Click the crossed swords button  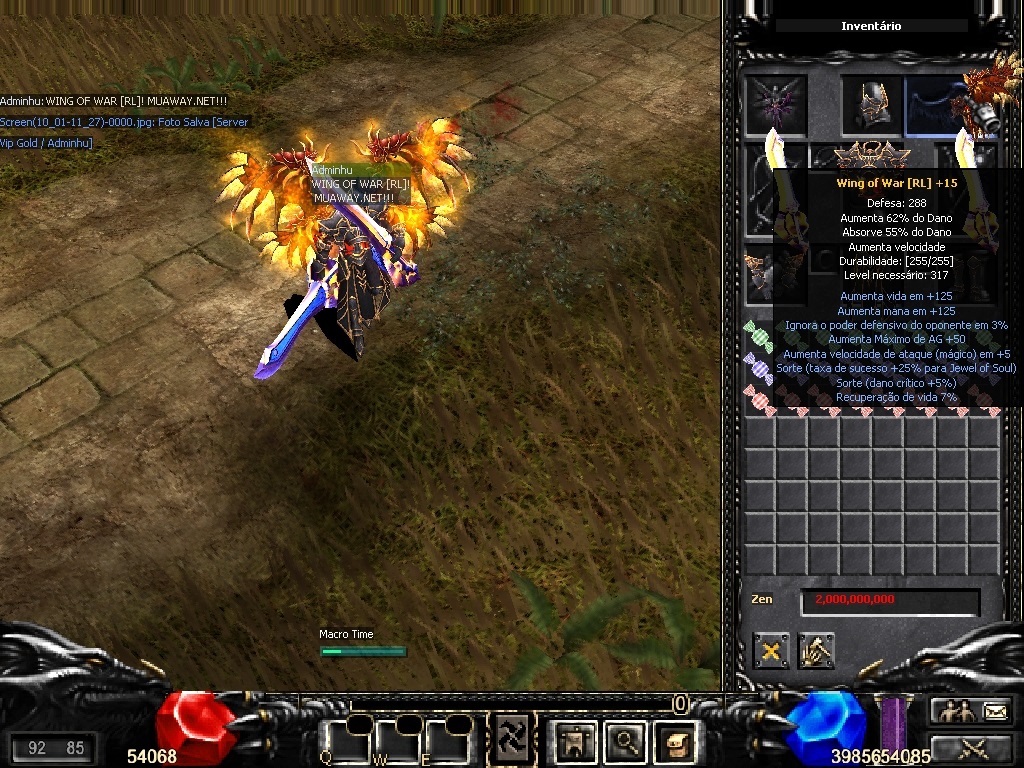tap(973, 747)
